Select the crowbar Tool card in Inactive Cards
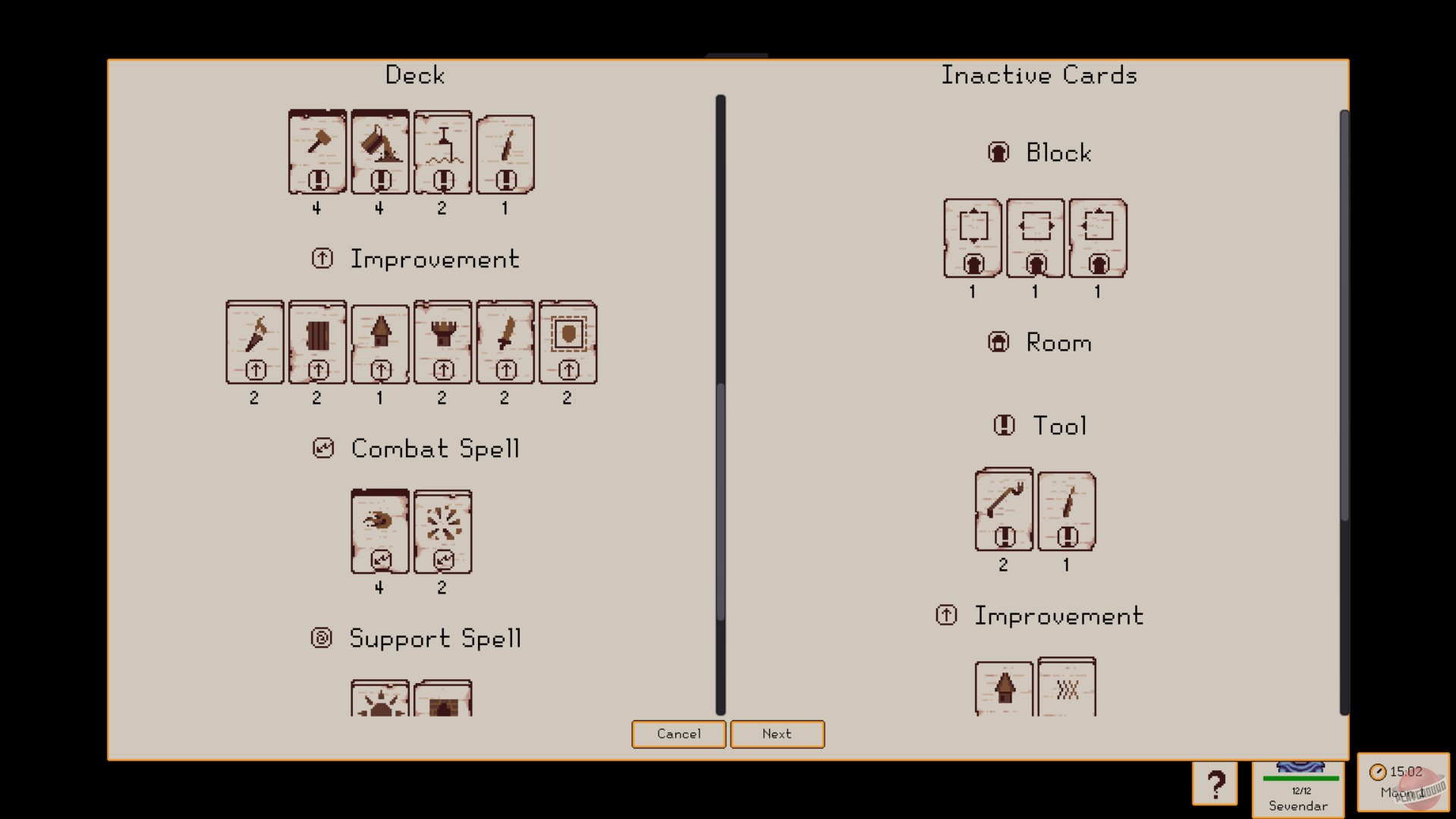1456x819 pixels. pos(1003,510)
